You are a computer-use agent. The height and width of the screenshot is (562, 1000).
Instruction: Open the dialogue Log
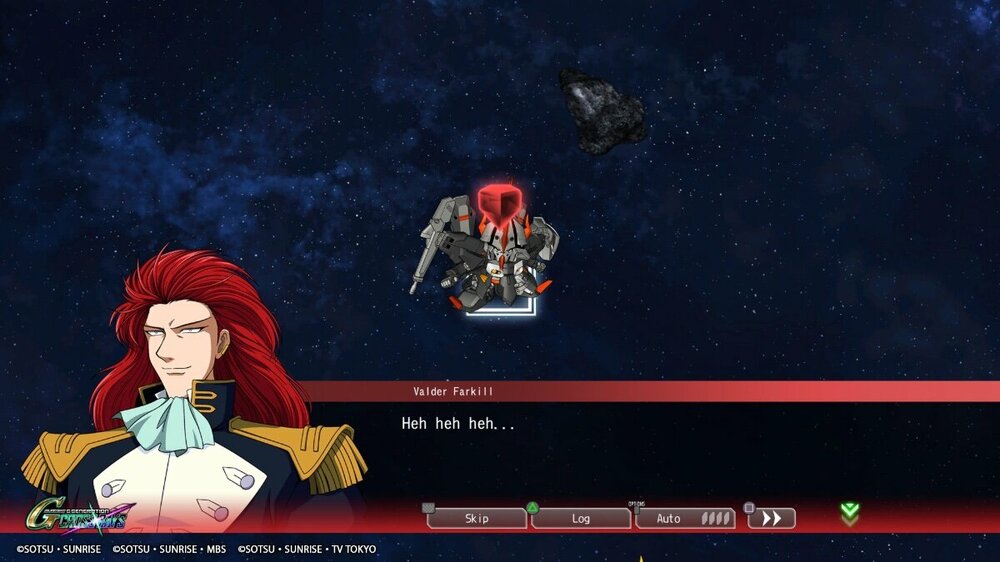tap(581, 518)
